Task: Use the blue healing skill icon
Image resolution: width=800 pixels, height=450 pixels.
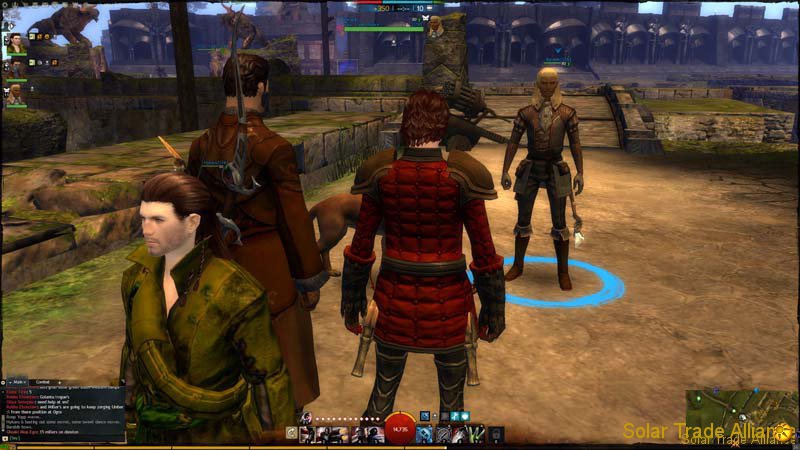Action: pos(424,434)
